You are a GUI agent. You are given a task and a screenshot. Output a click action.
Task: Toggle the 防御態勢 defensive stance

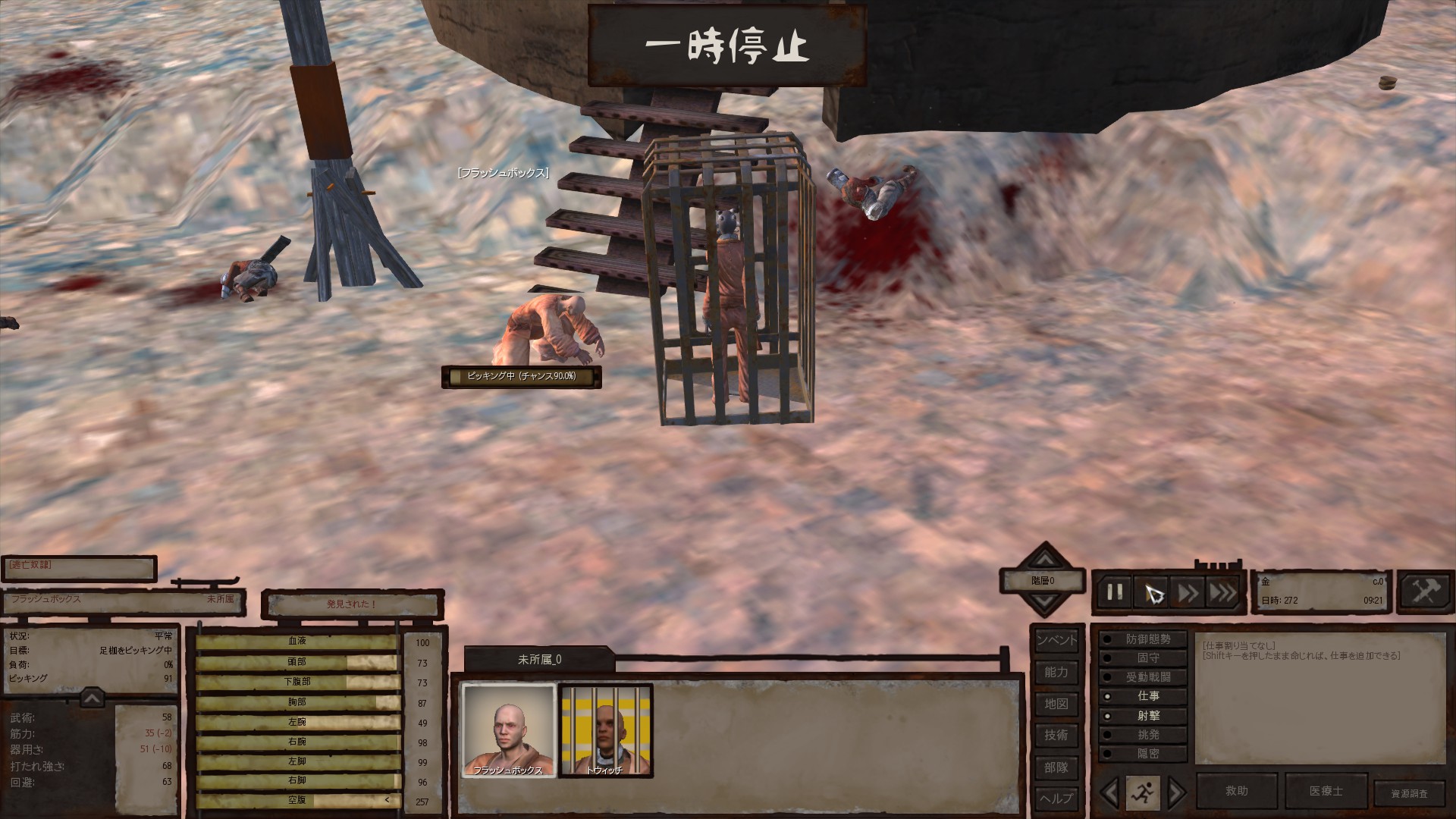pos(1143,639)
